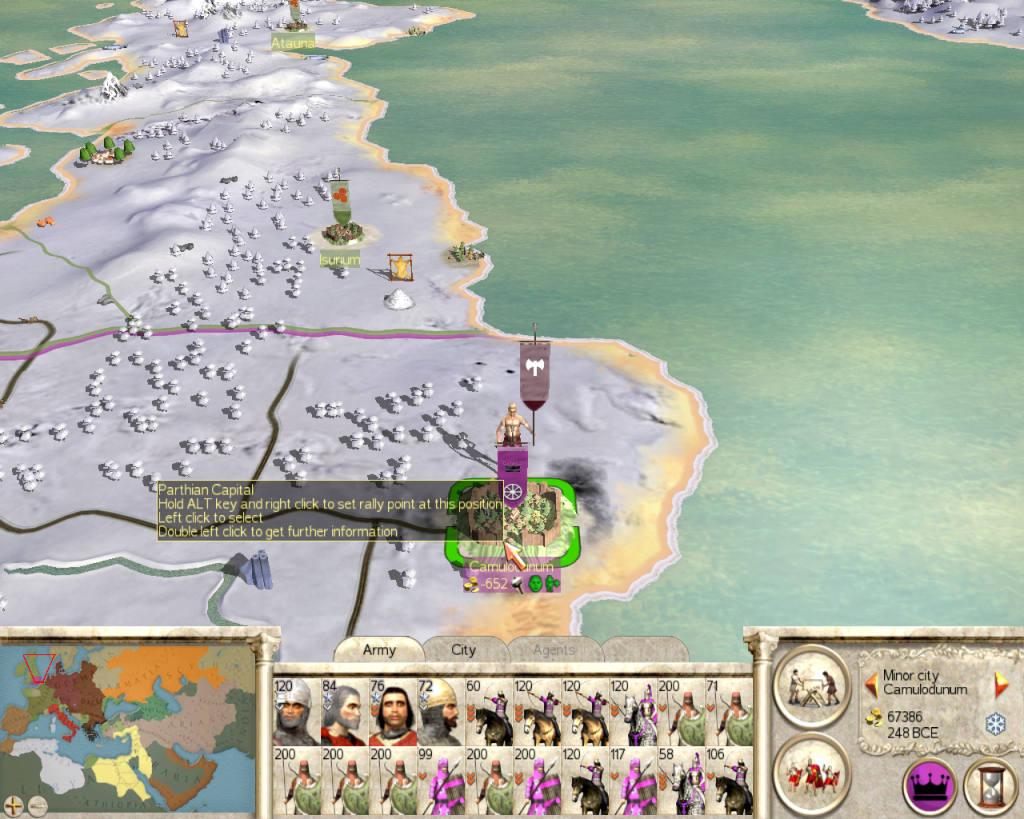Image resolution: width=1024 pixels, height=819 pixels.
Task: Select the green-shield infantry unit with 71 men
Action: [729, 713]
